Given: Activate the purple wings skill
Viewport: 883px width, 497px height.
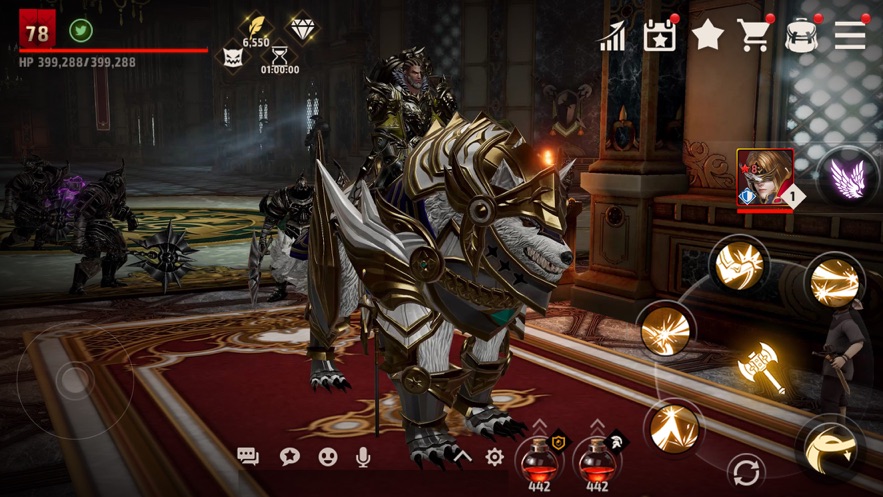Looking at the screenshot, I should pos(846,179).
